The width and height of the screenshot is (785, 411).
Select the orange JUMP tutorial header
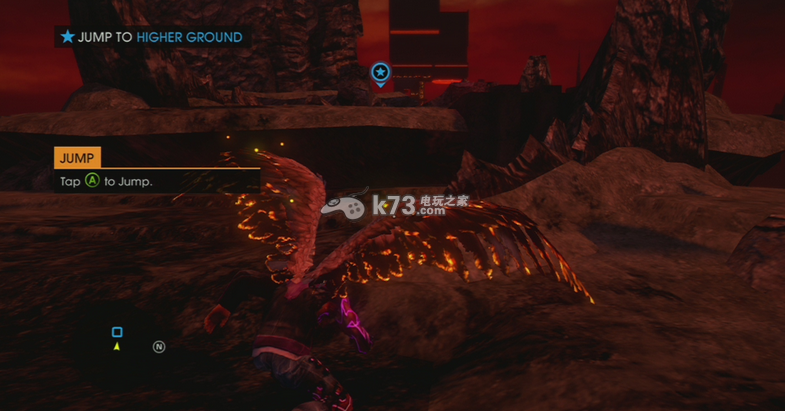pyautogui.click(x=77, y=157)
